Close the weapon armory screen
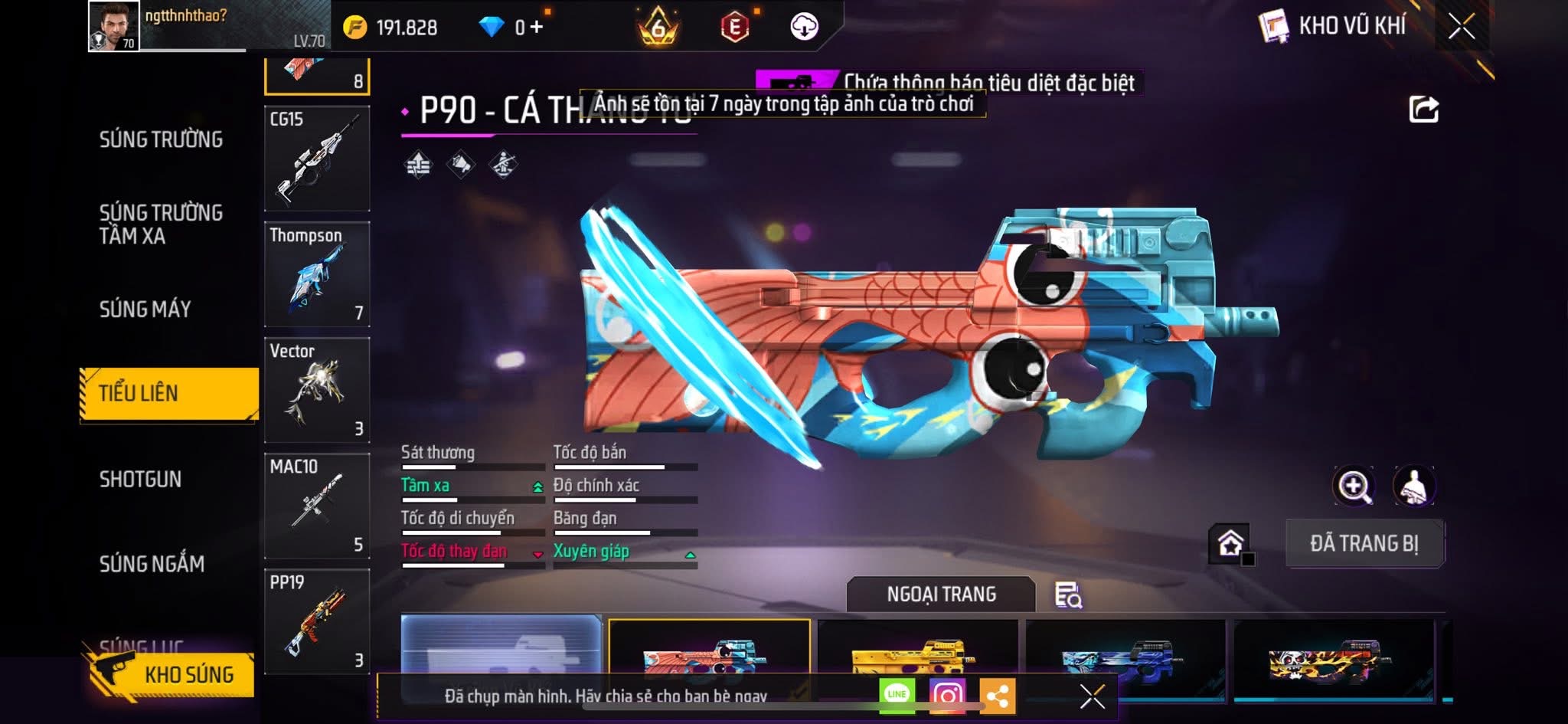The height and width of the screenshot is (724, 1568). [x=1461, y=27]
